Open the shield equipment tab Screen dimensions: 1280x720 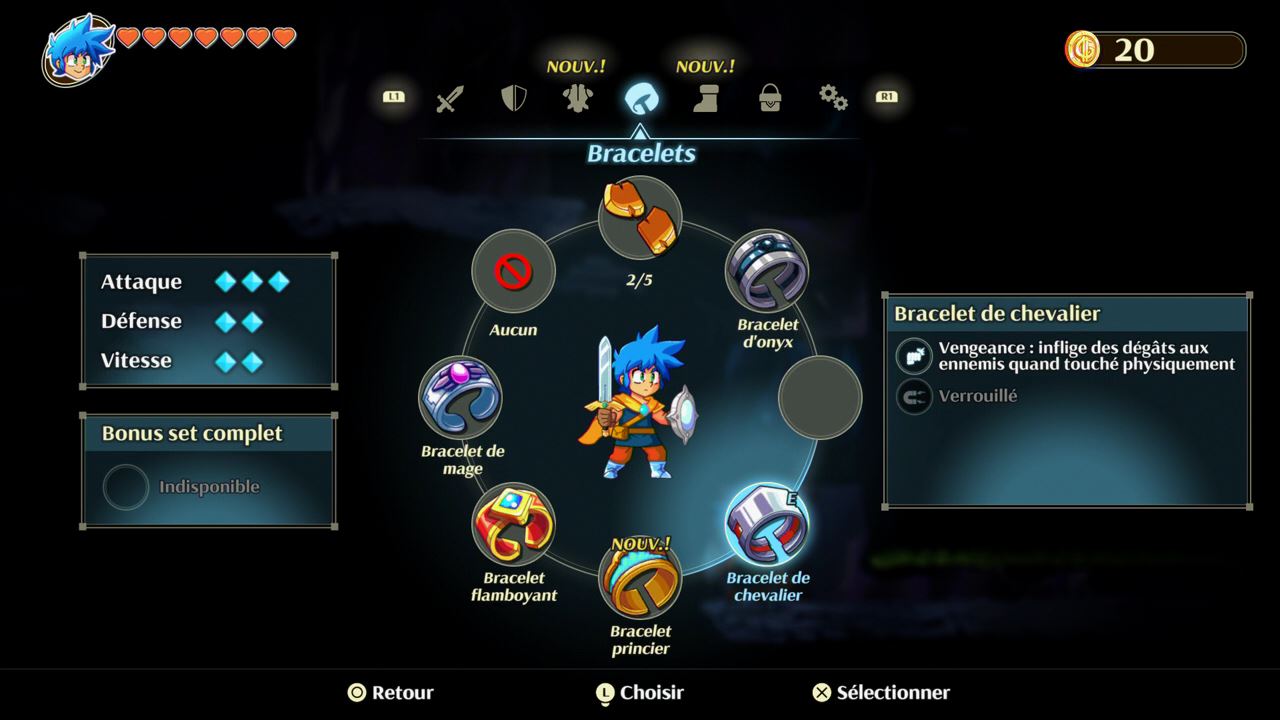click(x=513, y=98)
